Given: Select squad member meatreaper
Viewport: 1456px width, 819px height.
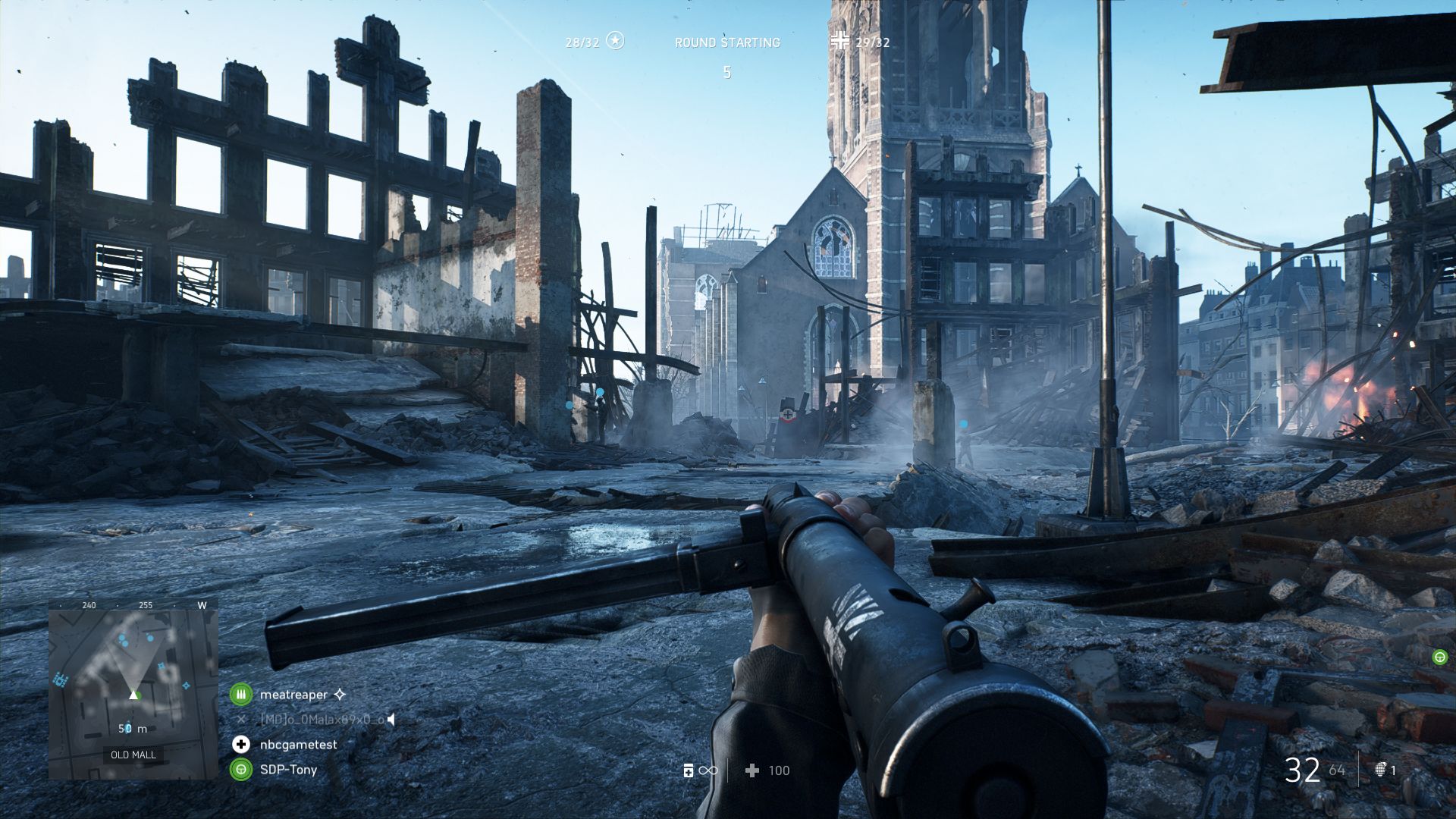Looking at the screenshot, I should 293,695.
